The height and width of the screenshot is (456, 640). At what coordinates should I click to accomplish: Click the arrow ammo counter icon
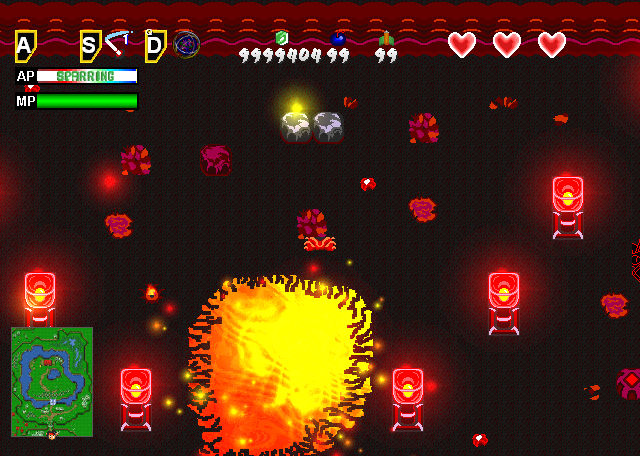(x=386, y=38)
